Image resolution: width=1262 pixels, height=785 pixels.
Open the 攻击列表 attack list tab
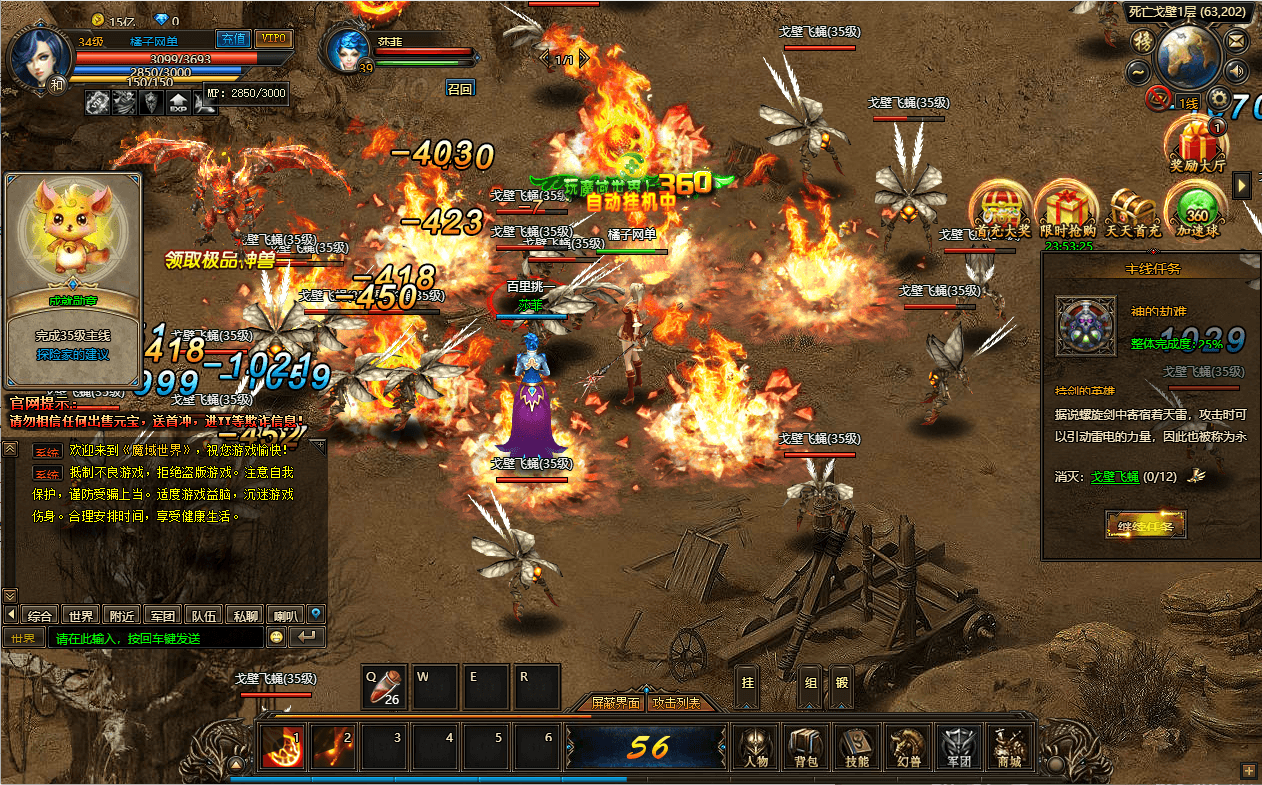point(677,703)
